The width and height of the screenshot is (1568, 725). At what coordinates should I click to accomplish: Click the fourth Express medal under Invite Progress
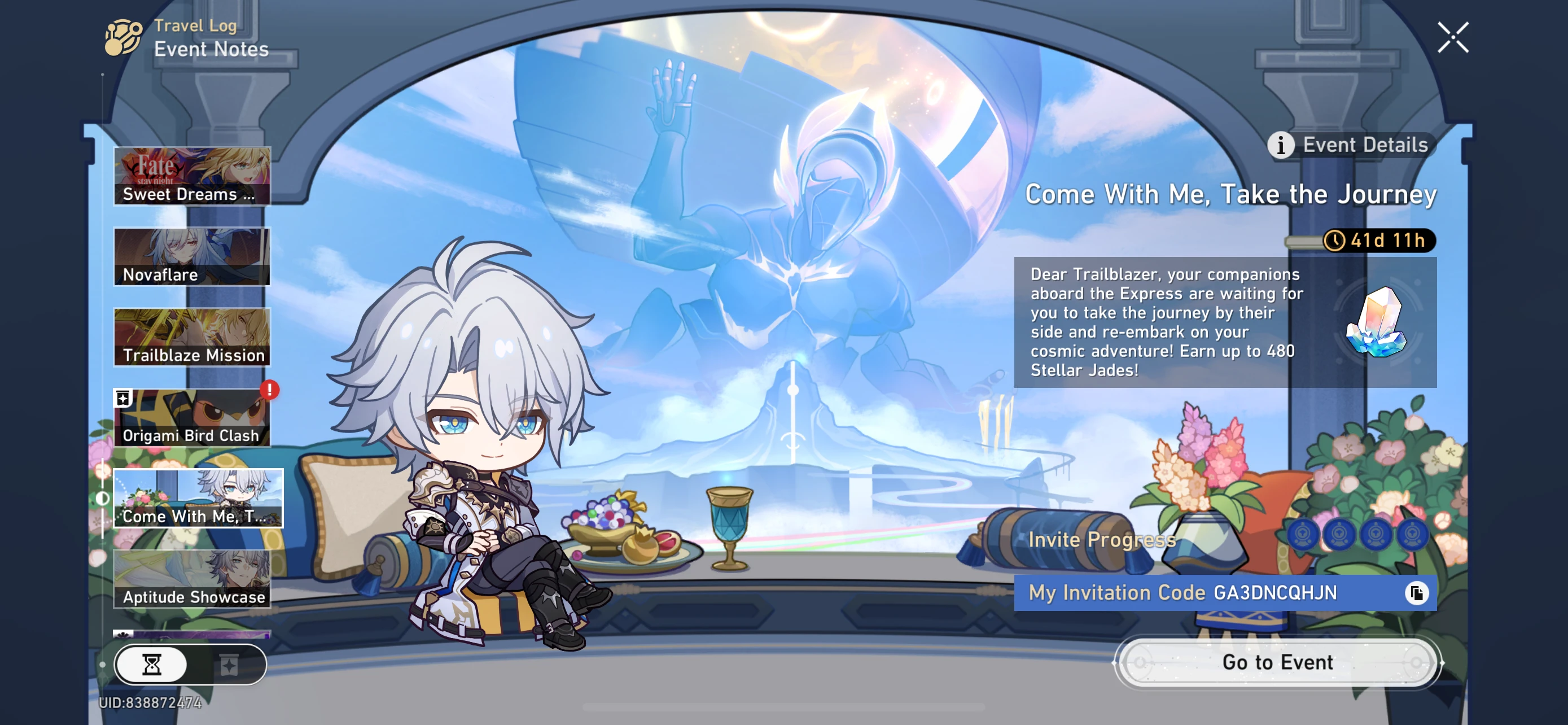(1413, 535)
